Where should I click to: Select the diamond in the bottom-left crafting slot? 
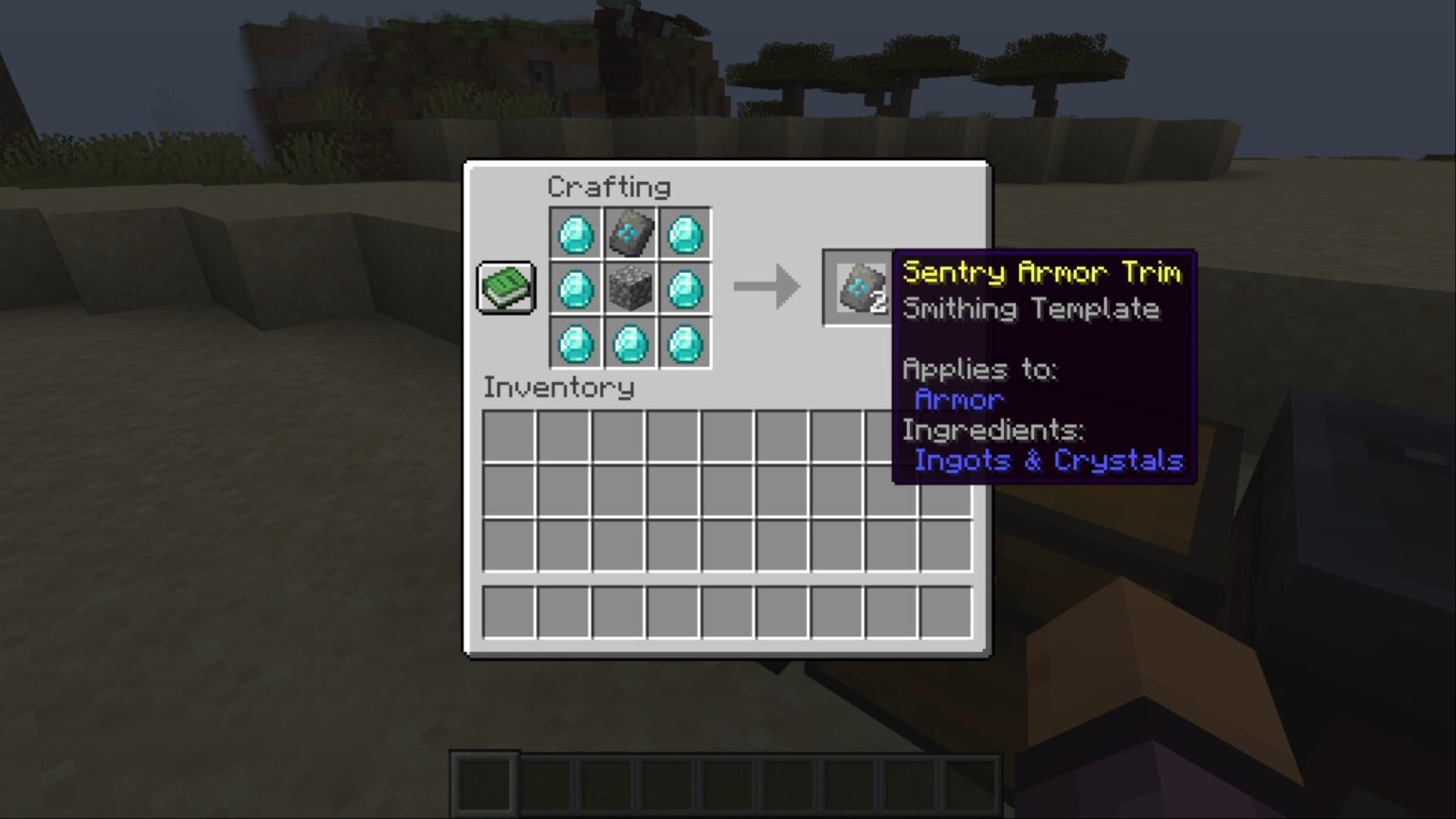pyautogui.click(x=576, y=344)
